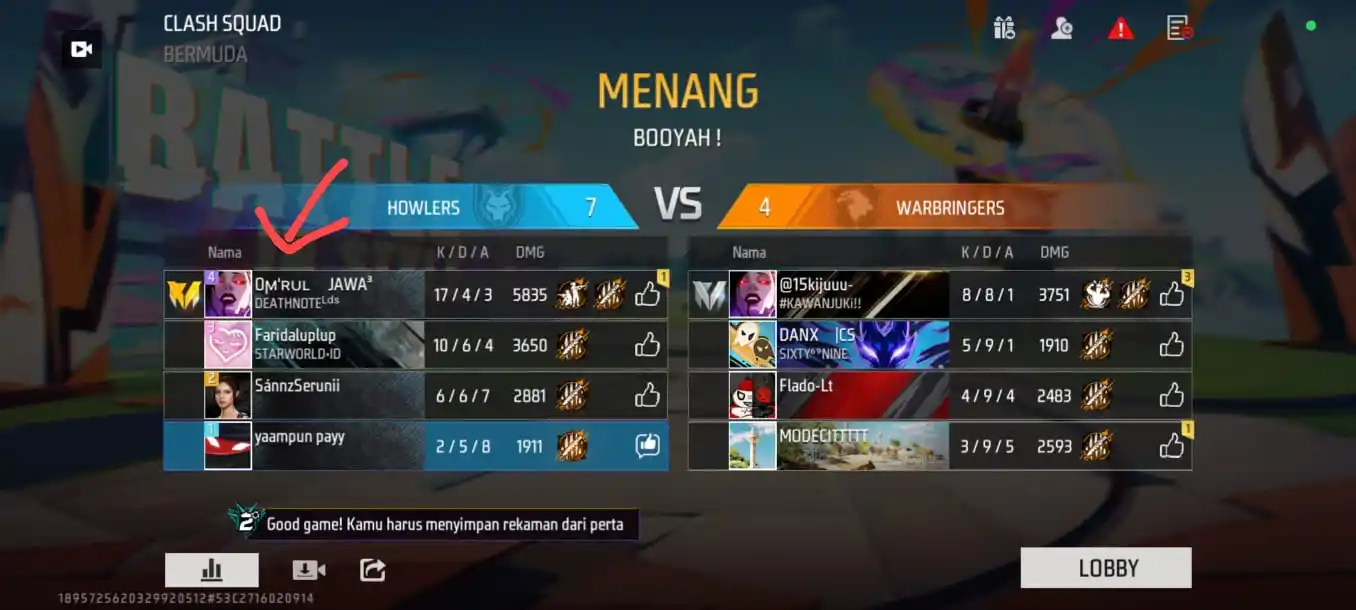Screen dimensions: 1356x610
Task: Share the match results
Action: [x=372, y=570]
